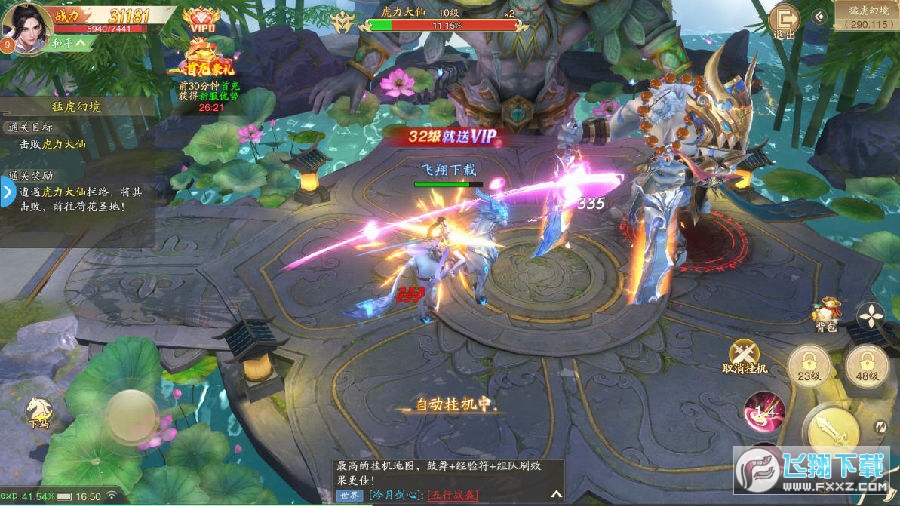This screenshot has height=506, width=900.
Task: Click the 五行战袭 link in chat
Action: click(452, 494)
